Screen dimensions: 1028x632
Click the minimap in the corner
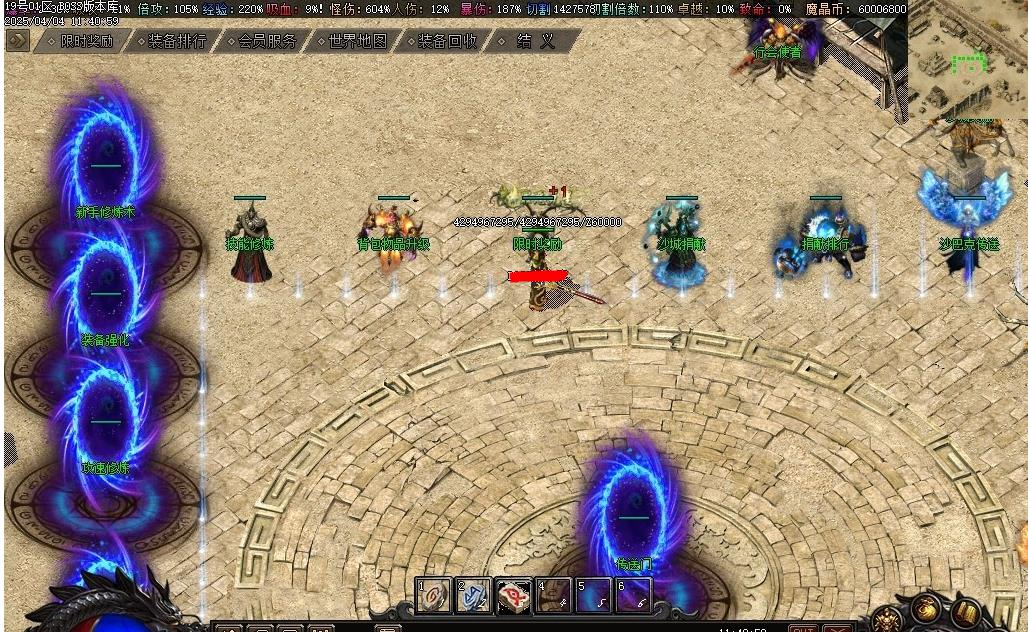(966, 60)
